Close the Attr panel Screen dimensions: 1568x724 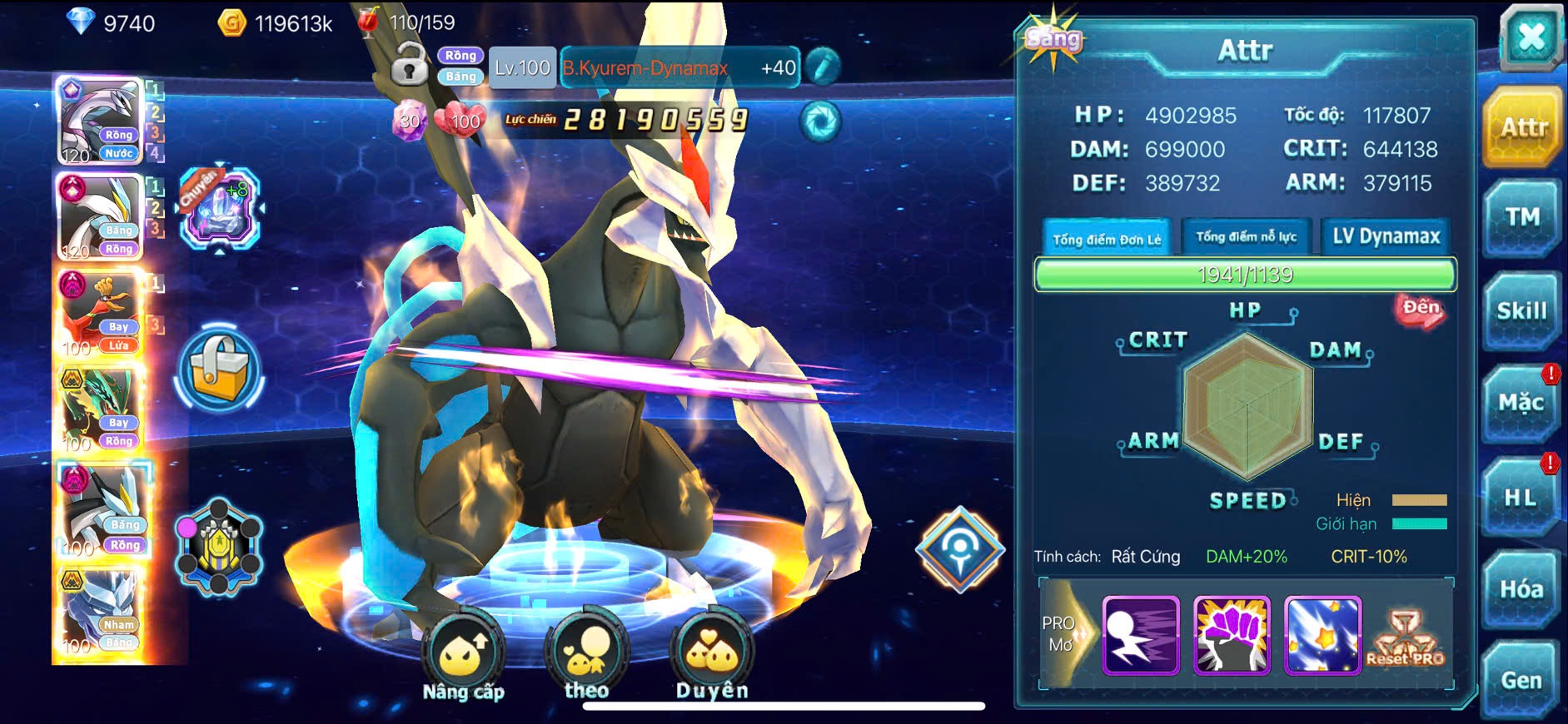pyautogui.click(x=1531, y=39)
